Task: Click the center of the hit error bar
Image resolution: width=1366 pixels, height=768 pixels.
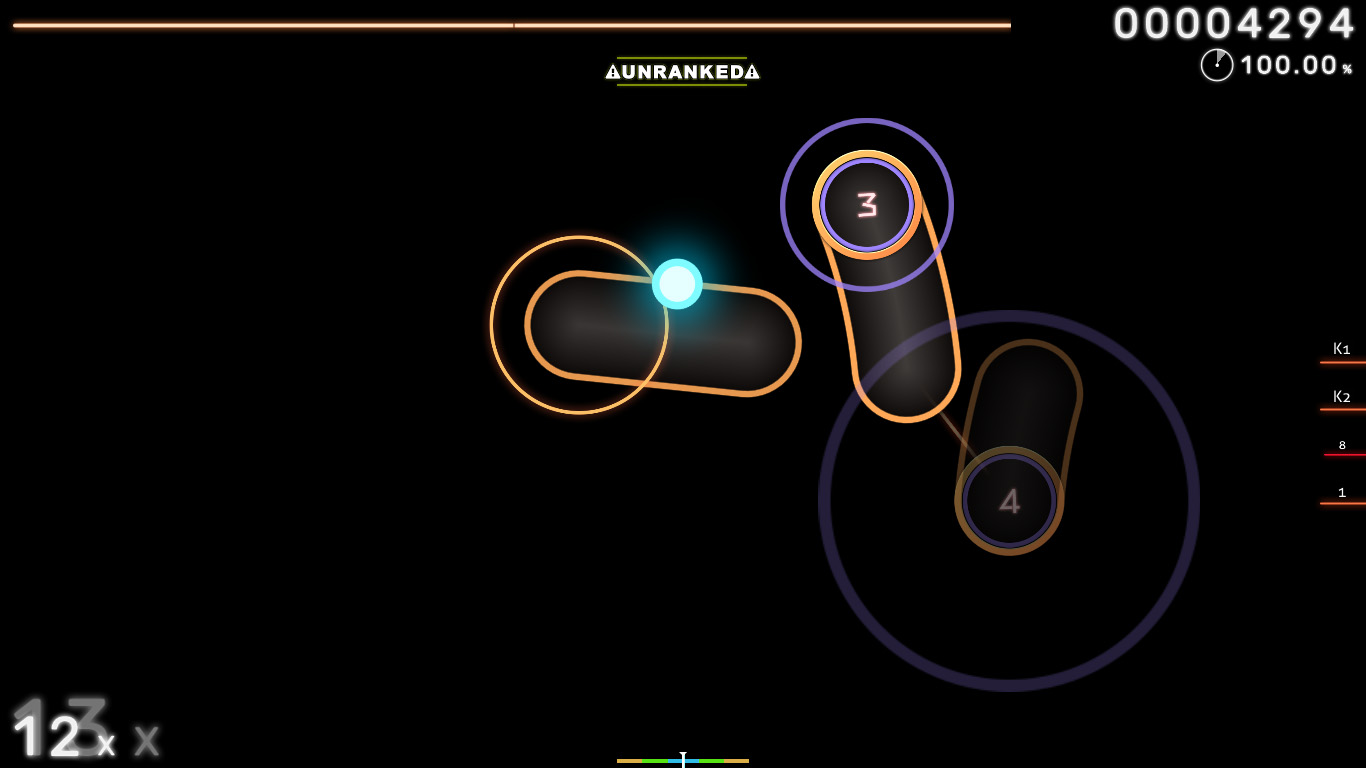Action: coord(683,760)
